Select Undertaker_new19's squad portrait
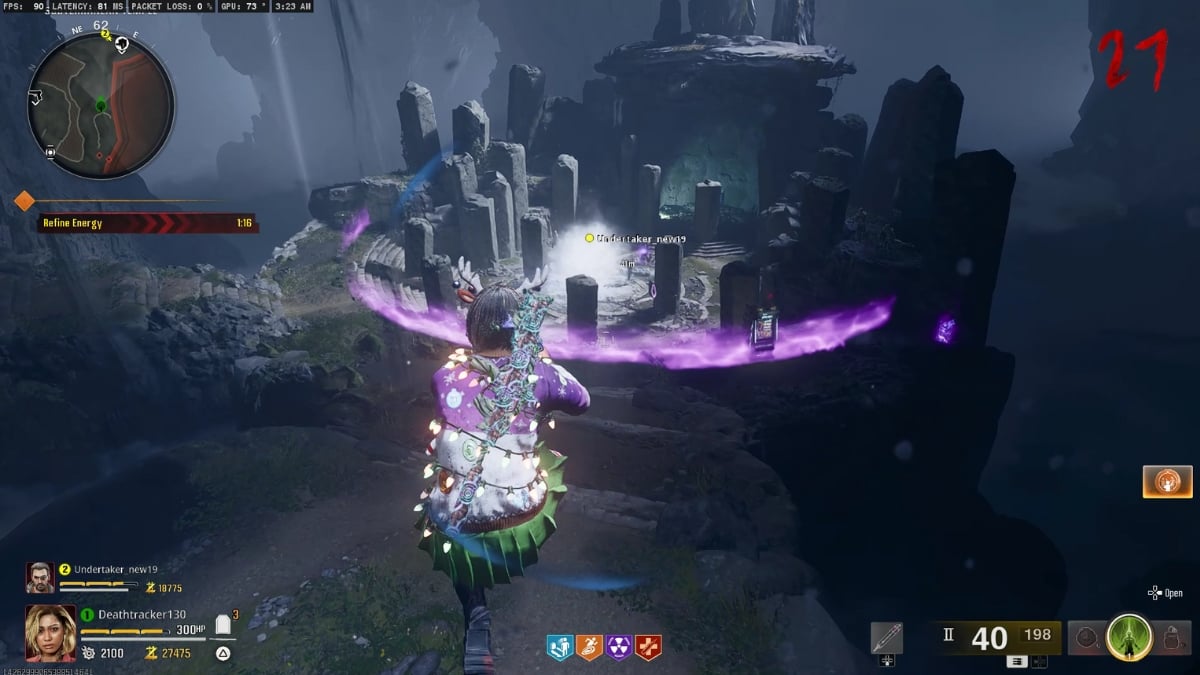Screen dimensions: 1200x675 click(x=40, y=577)
